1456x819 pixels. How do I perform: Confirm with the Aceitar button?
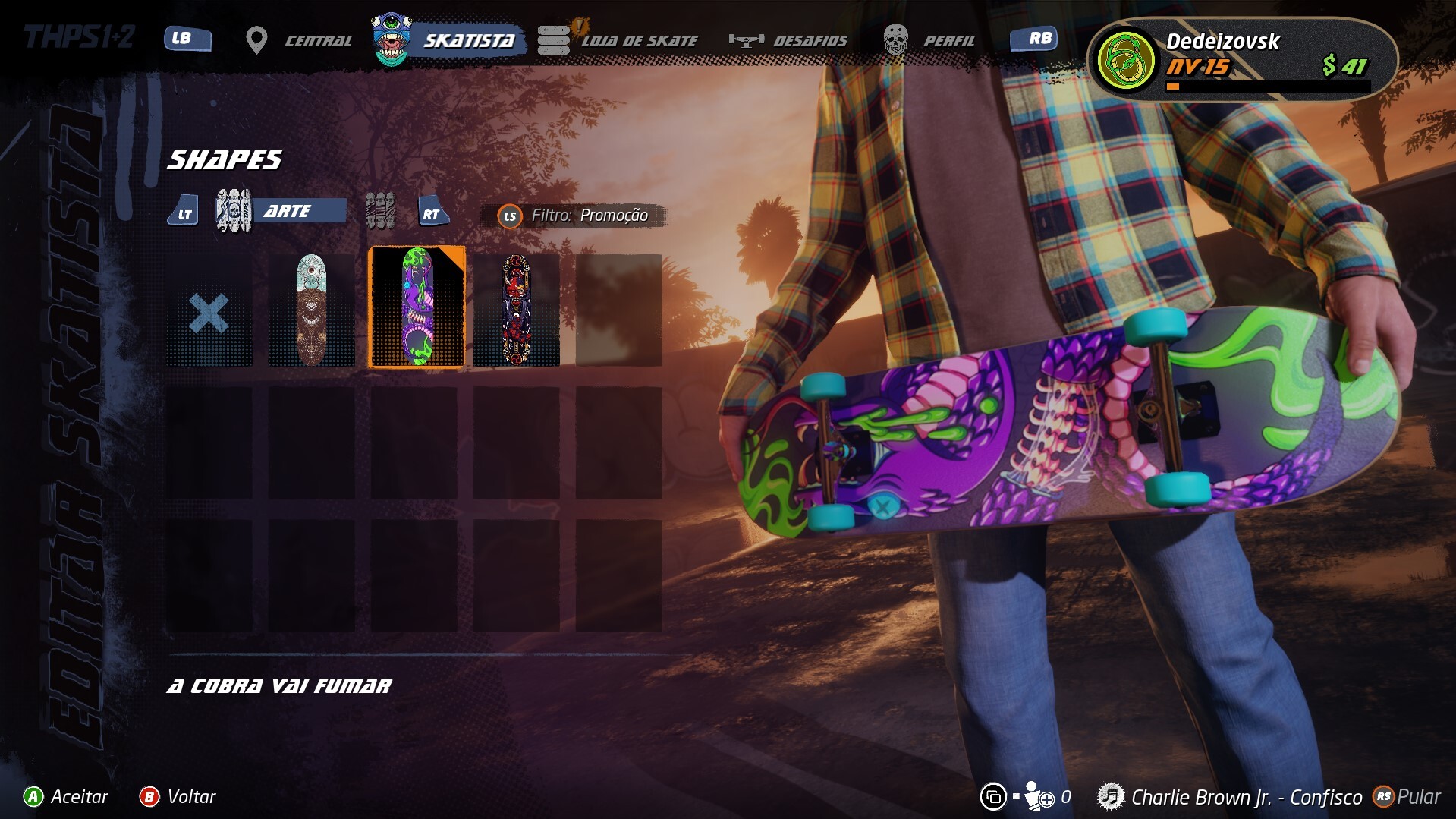(x=66, y=796)
